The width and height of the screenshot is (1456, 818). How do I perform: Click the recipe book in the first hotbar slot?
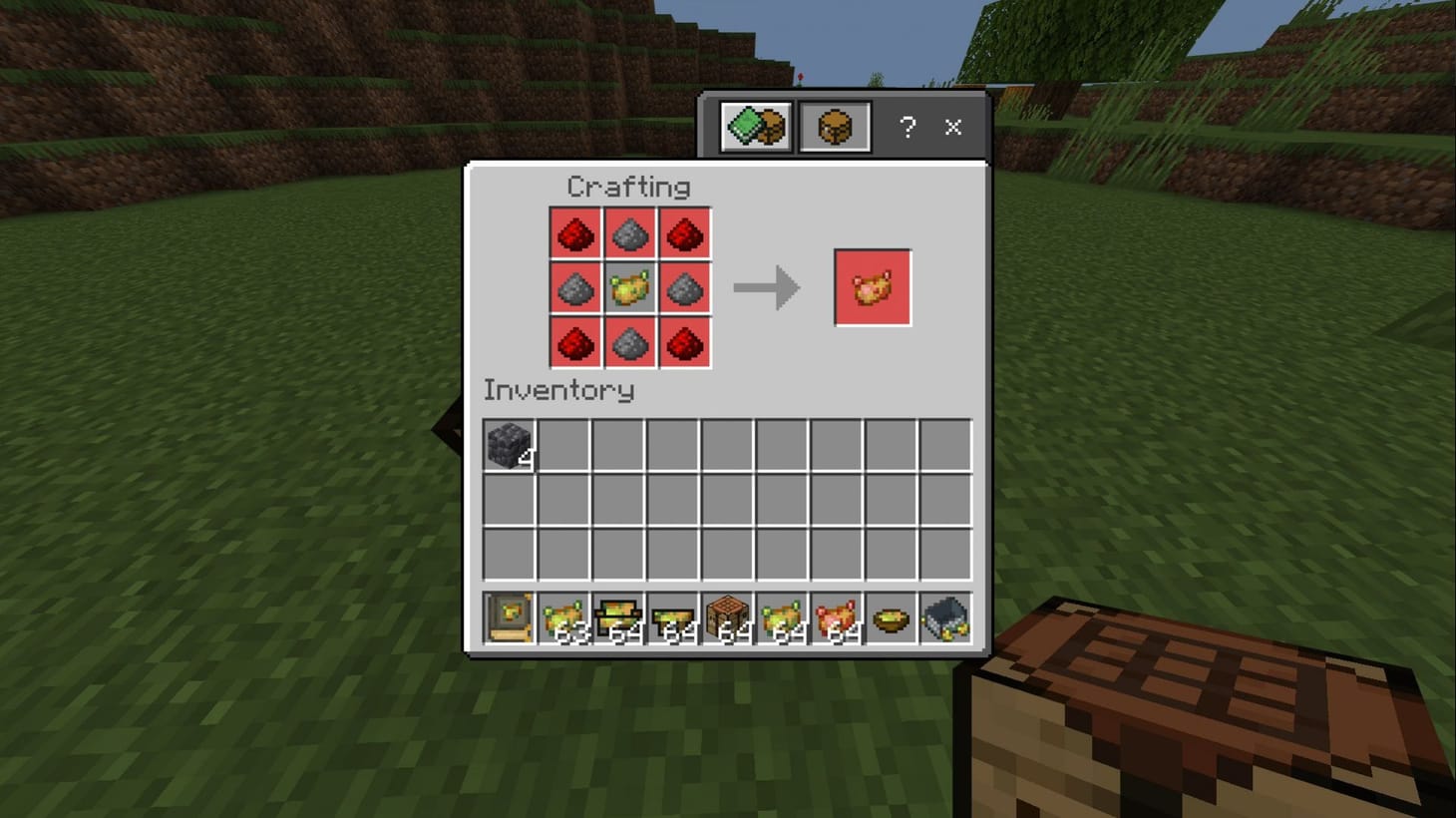tap(508, 616)
